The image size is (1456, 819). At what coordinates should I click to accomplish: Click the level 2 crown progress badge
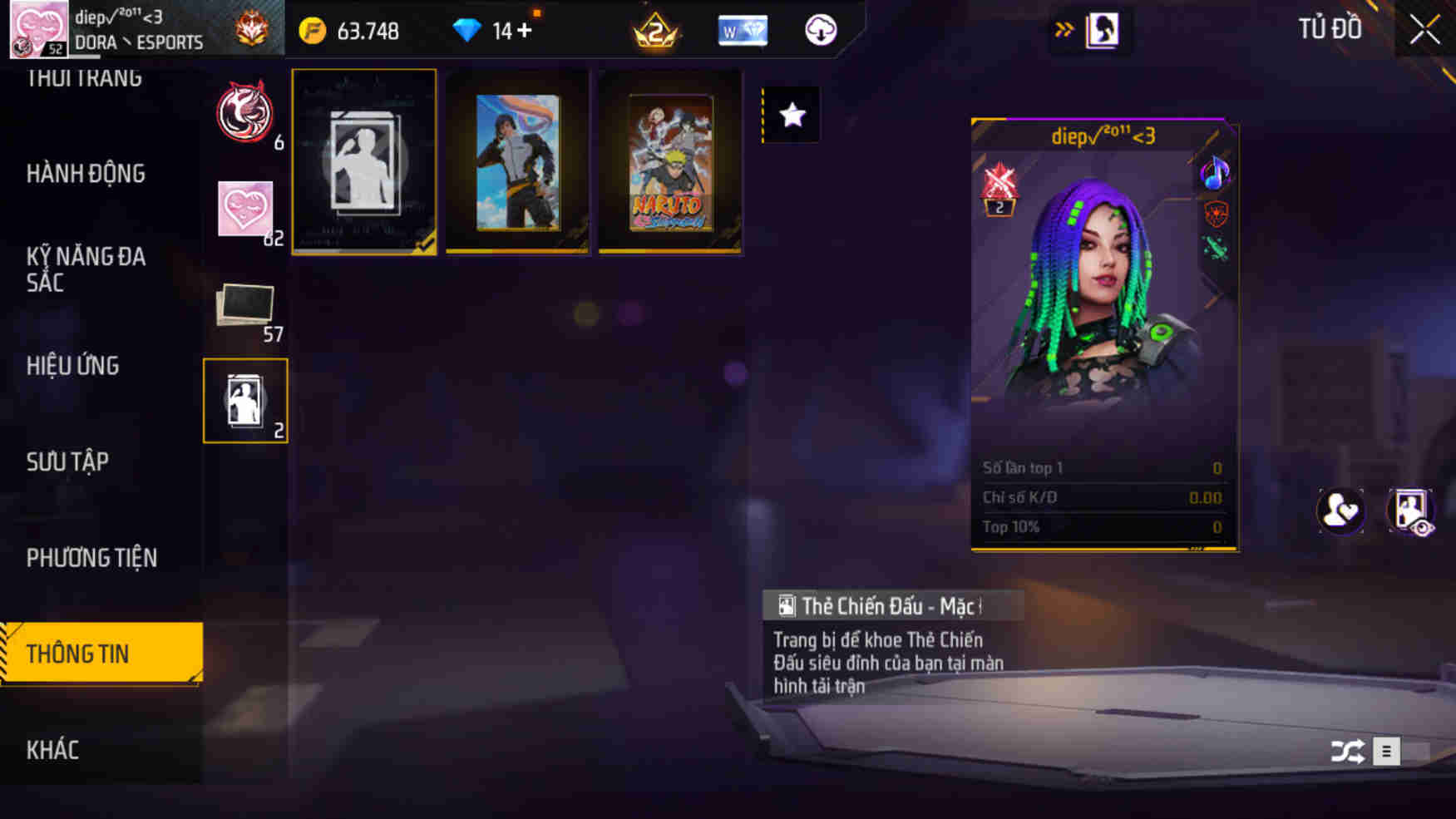pos(656,31)
